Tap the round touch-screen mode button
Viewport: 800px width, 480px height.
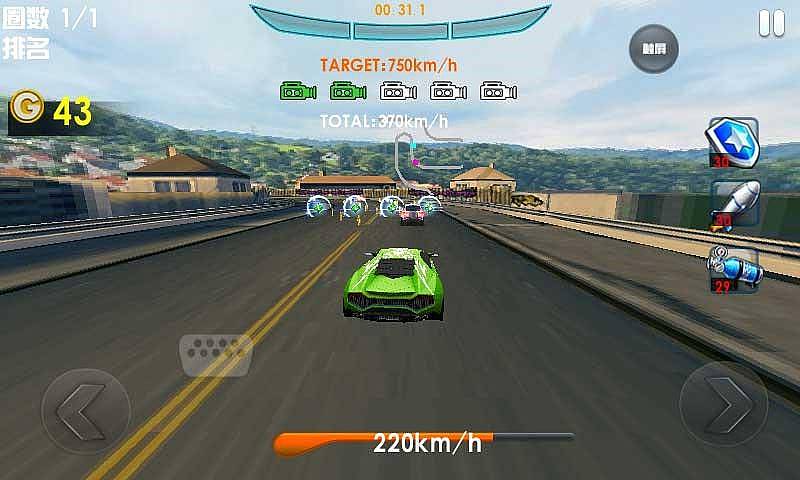click(x=654, y=49)
